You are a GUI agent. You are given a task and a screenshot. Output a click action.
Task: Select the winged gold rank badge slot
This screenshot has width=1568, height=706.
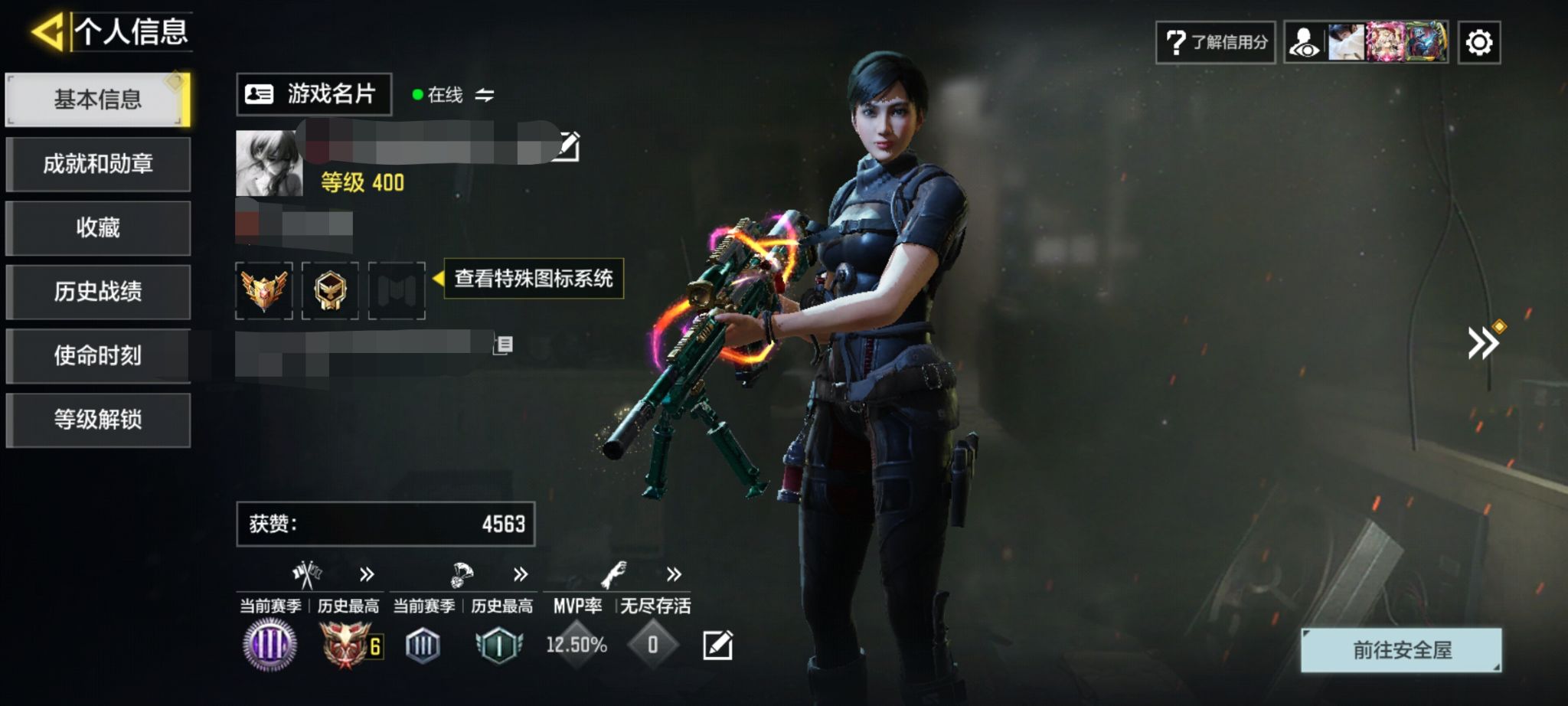coord(264,290)
